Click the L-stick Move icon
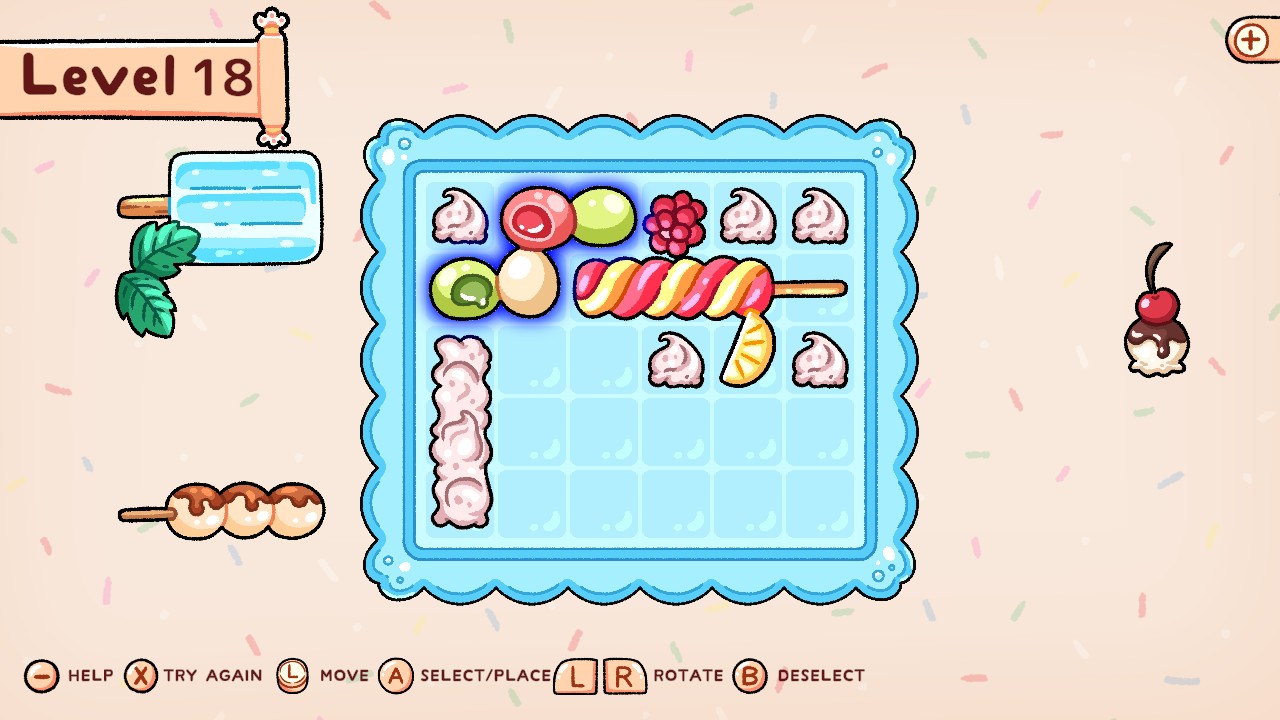Screen dimensions: 1280x720 [291, 676]
